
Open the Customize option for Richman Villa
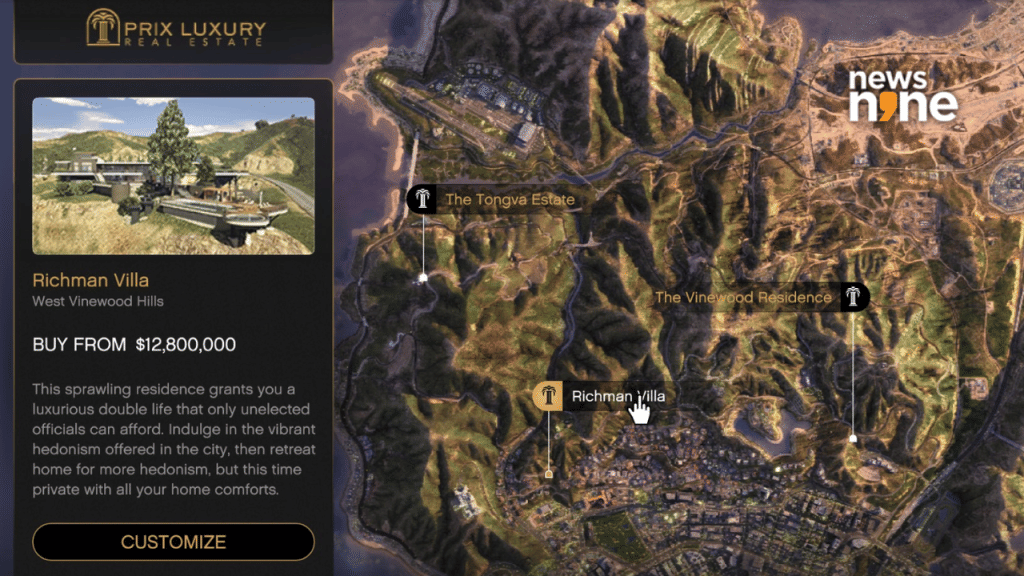point(173,542)
